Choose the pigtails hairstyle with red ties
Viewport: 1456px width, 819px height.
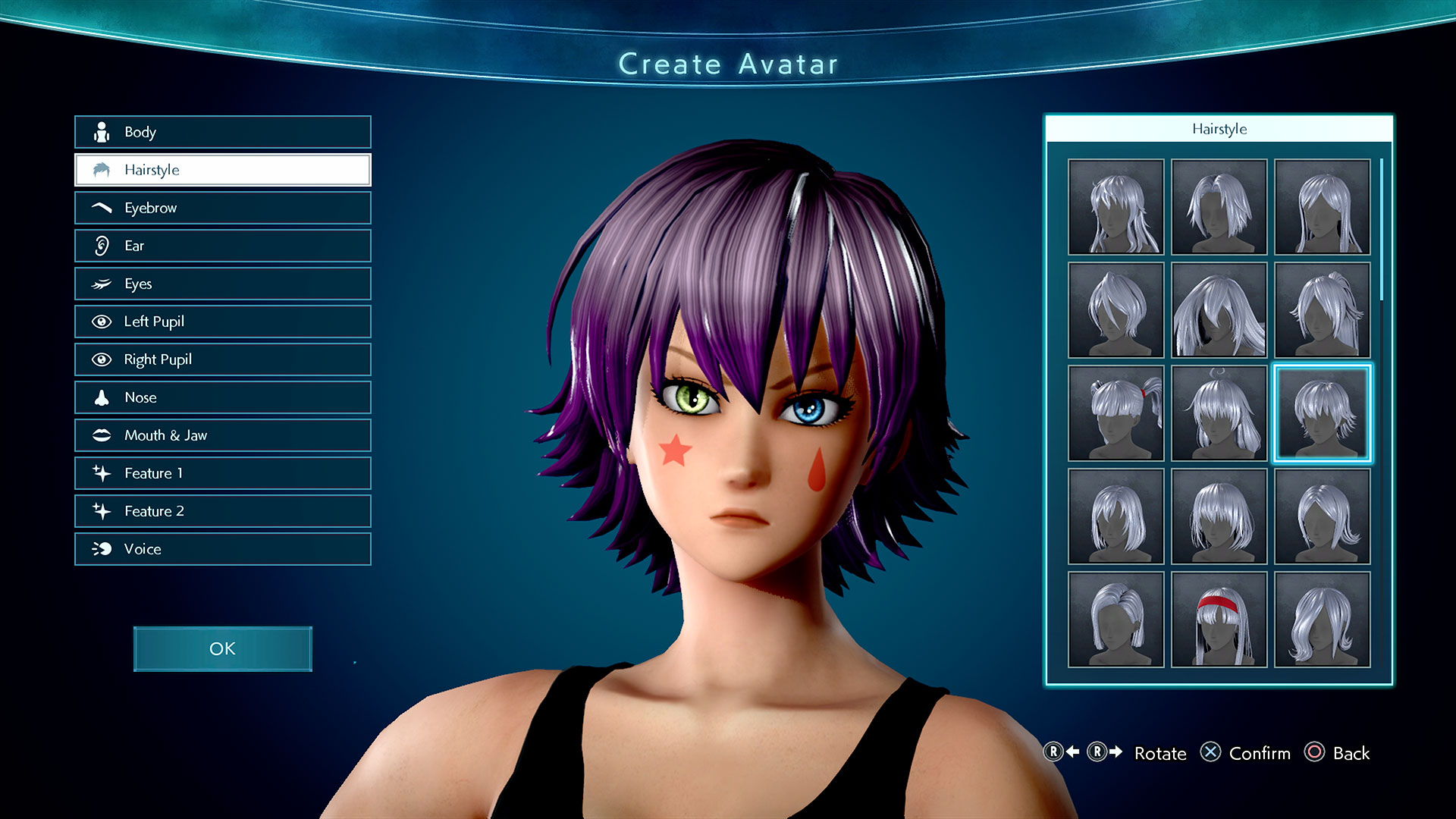(x=1116, y=413)
